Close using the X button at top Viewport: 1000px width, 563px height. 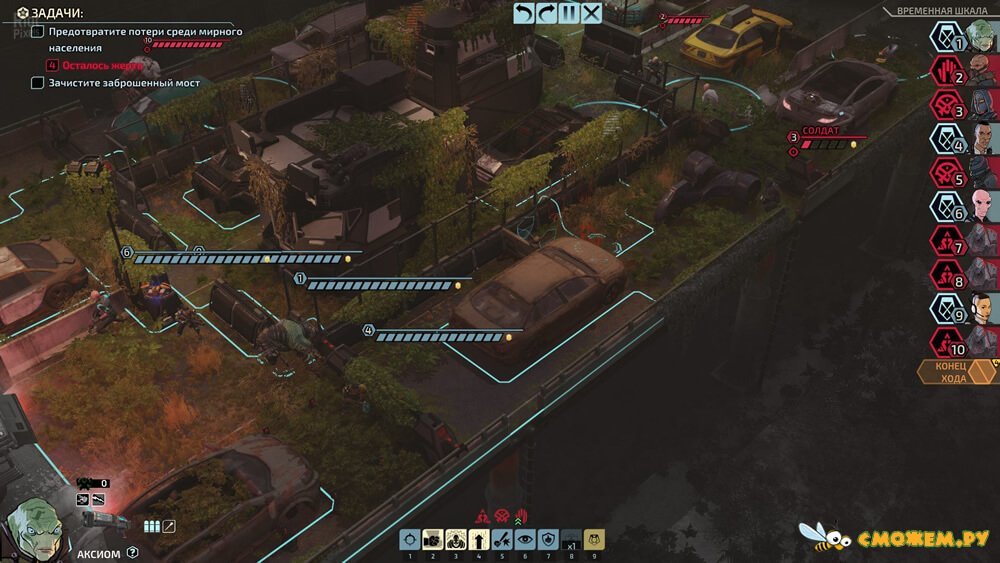[x=592, y=13]
